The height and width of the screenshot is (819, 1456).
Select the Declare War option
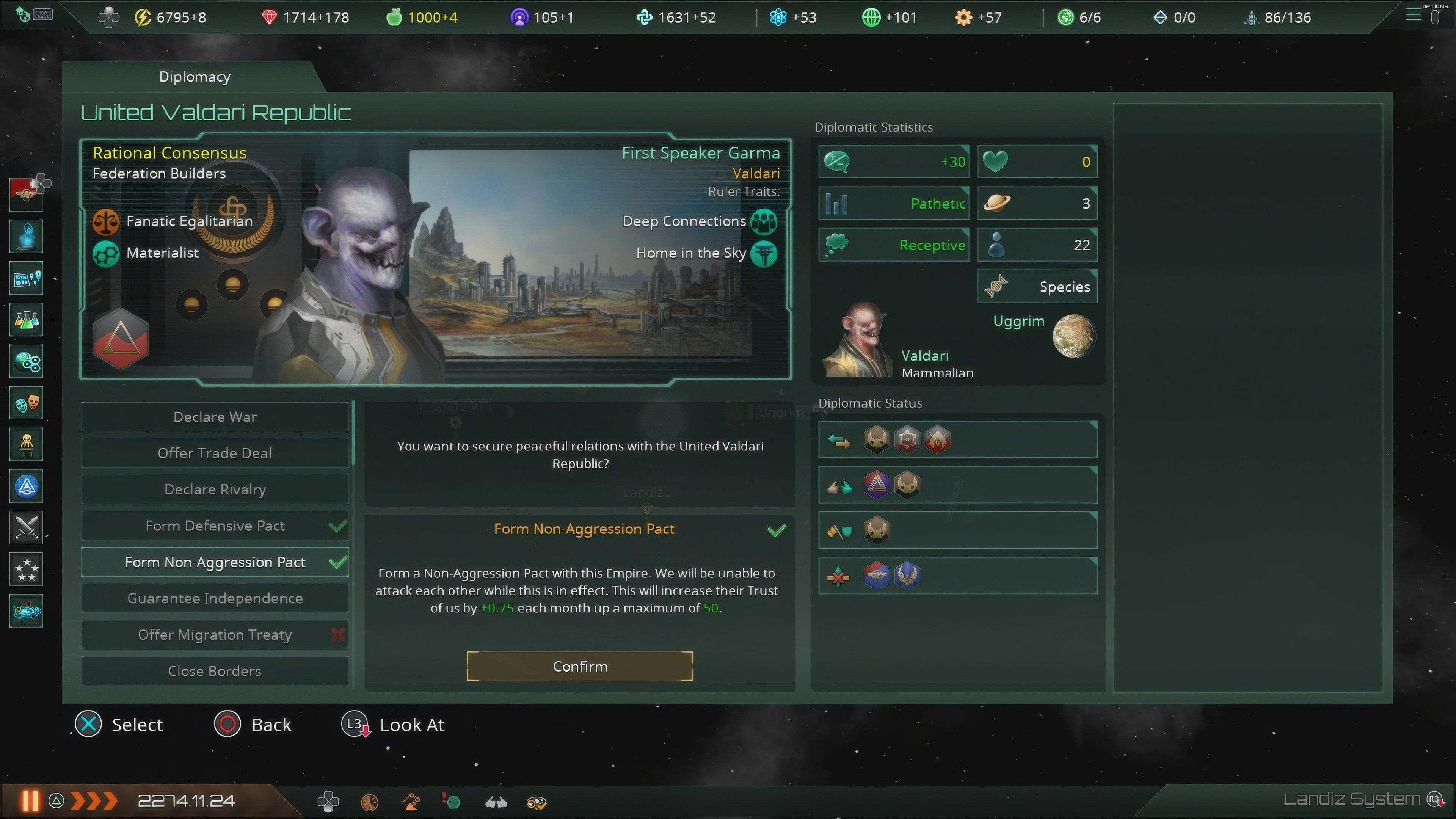click(x=215, y=417)
